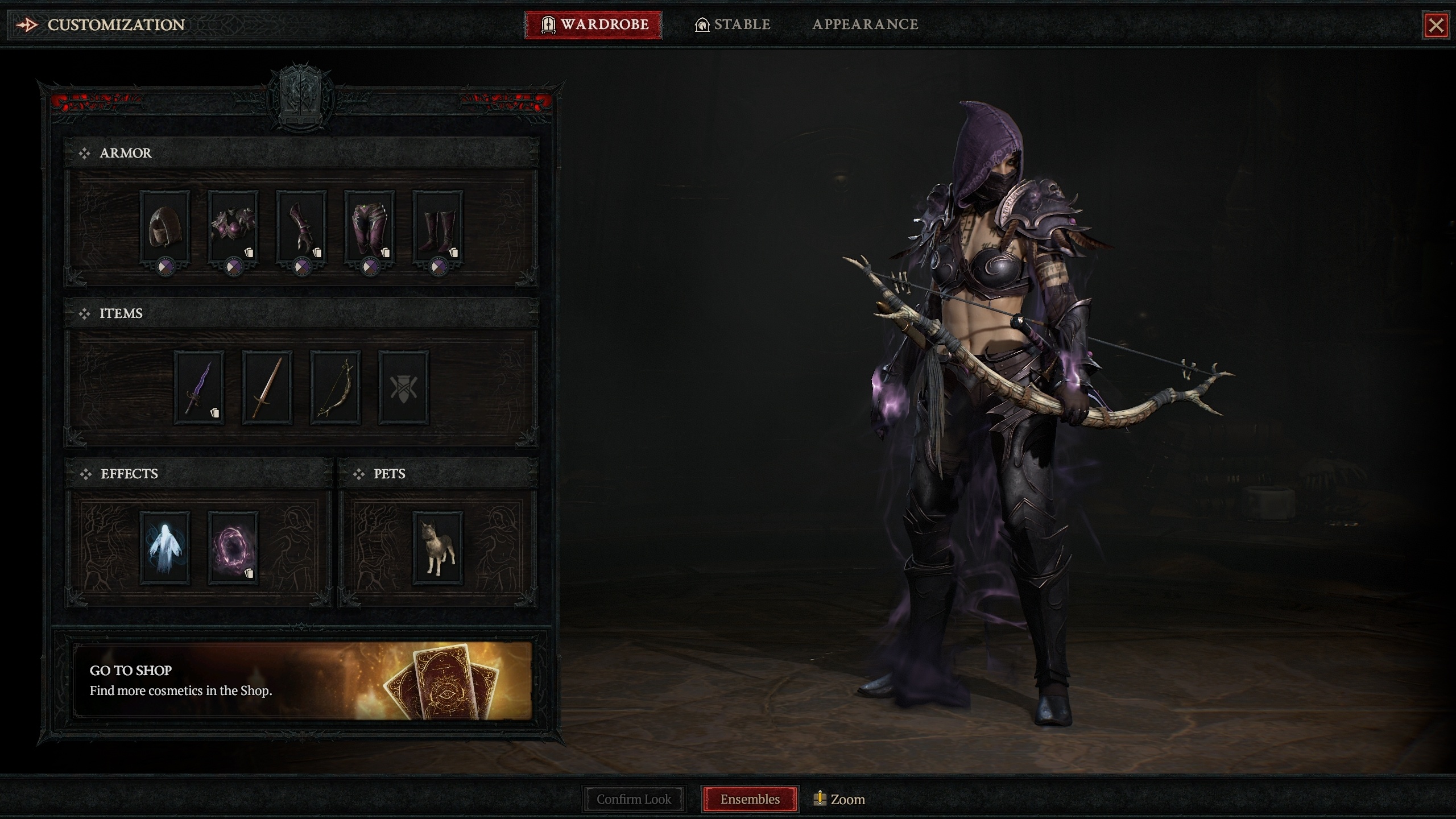
Task: Select the bow weapon slot
Action: pyautogui.click(x=336, y=387)
